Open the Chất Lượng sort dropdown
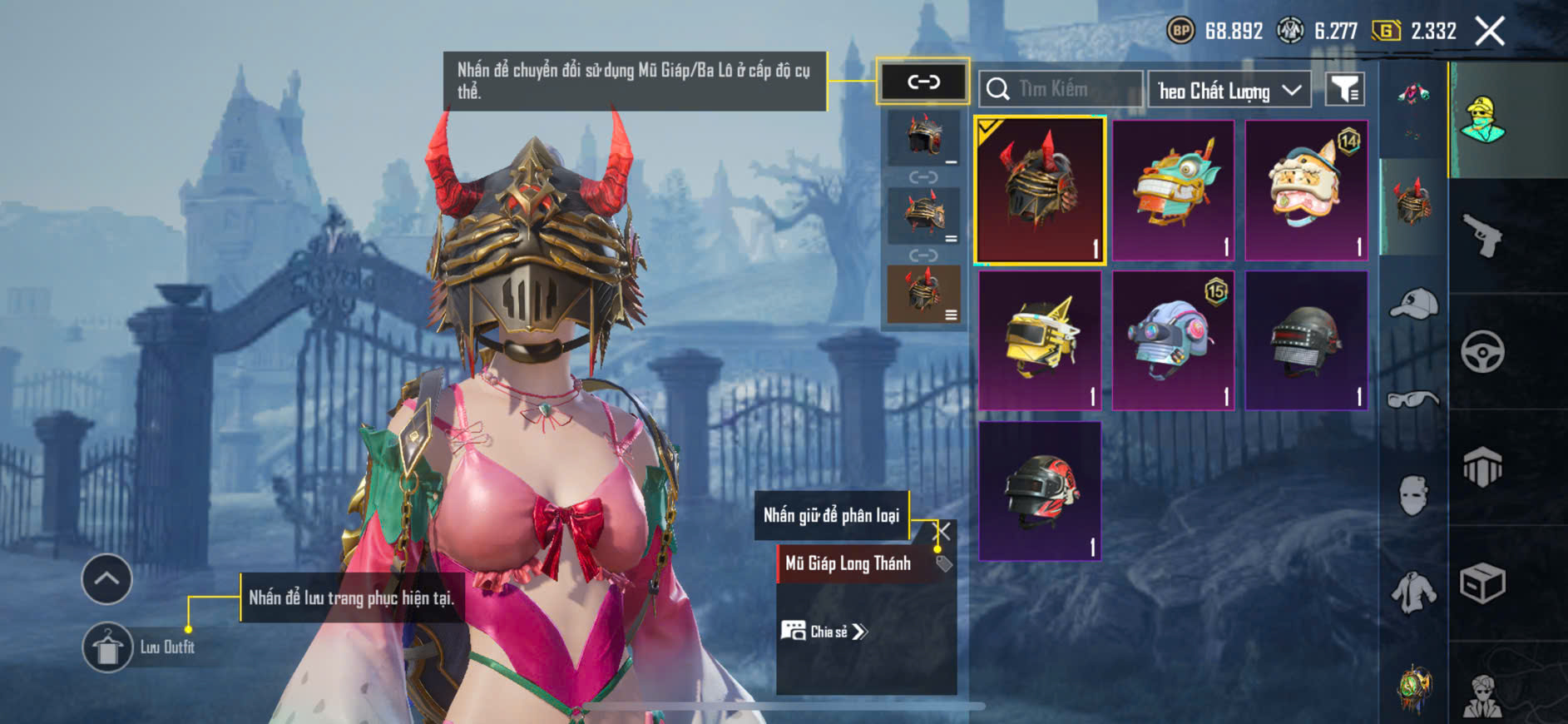This screenshot has width=1568, height=724. [x=1229, y=90]
